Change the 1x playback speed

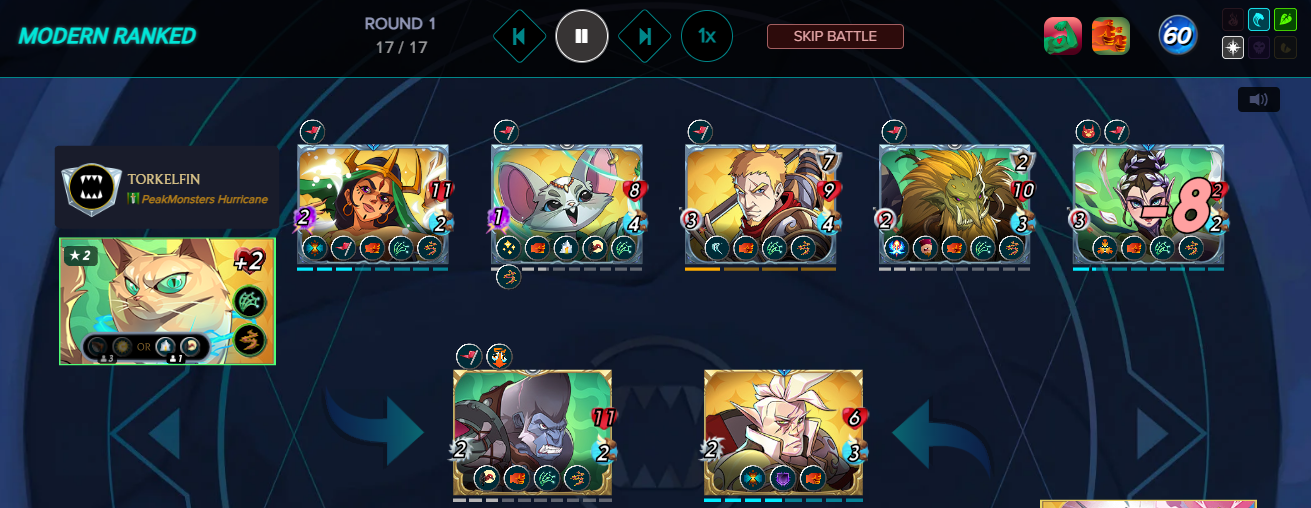tap(707, 37)
